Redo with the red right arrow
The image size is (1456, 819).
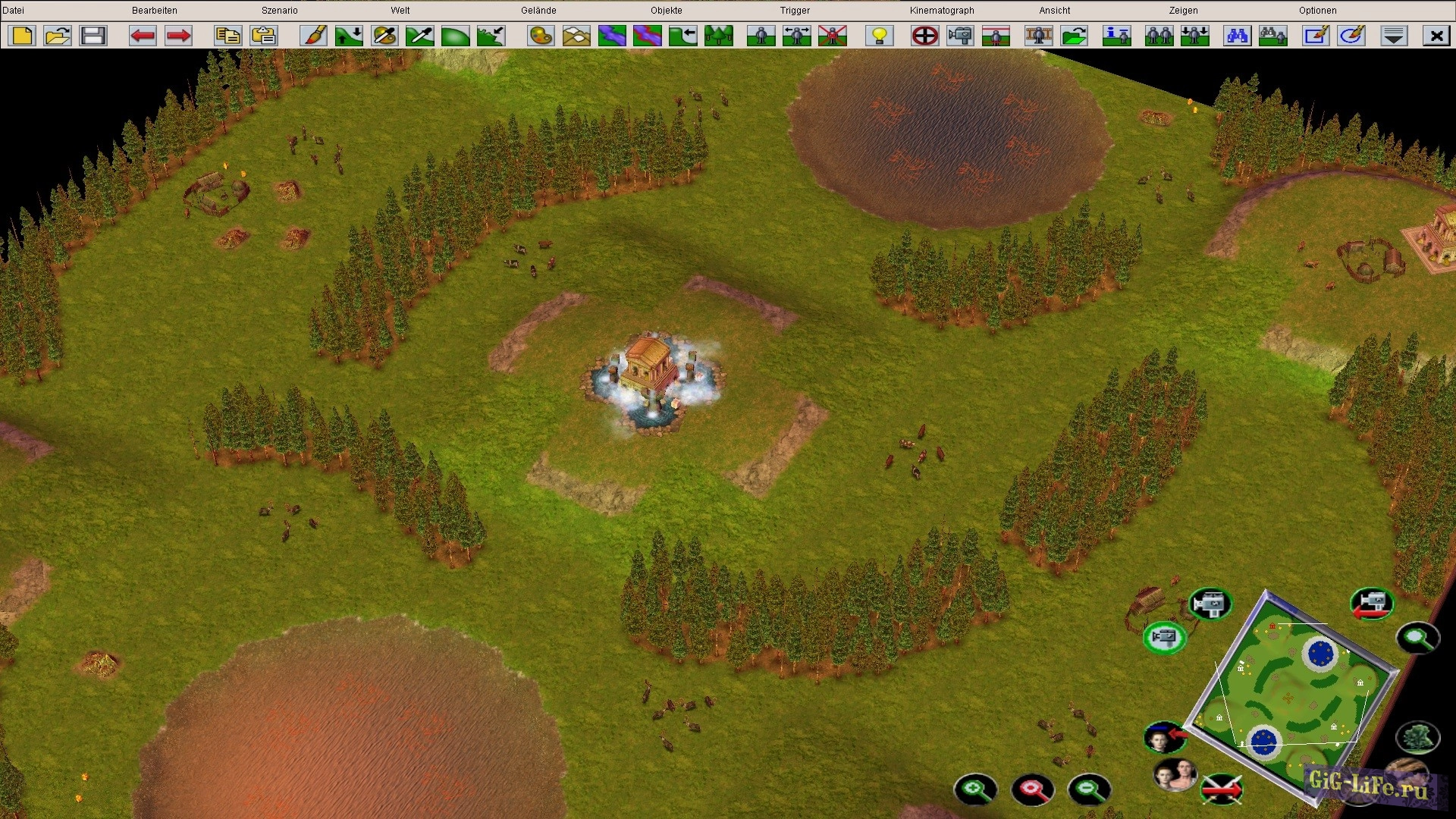[178, 36]
